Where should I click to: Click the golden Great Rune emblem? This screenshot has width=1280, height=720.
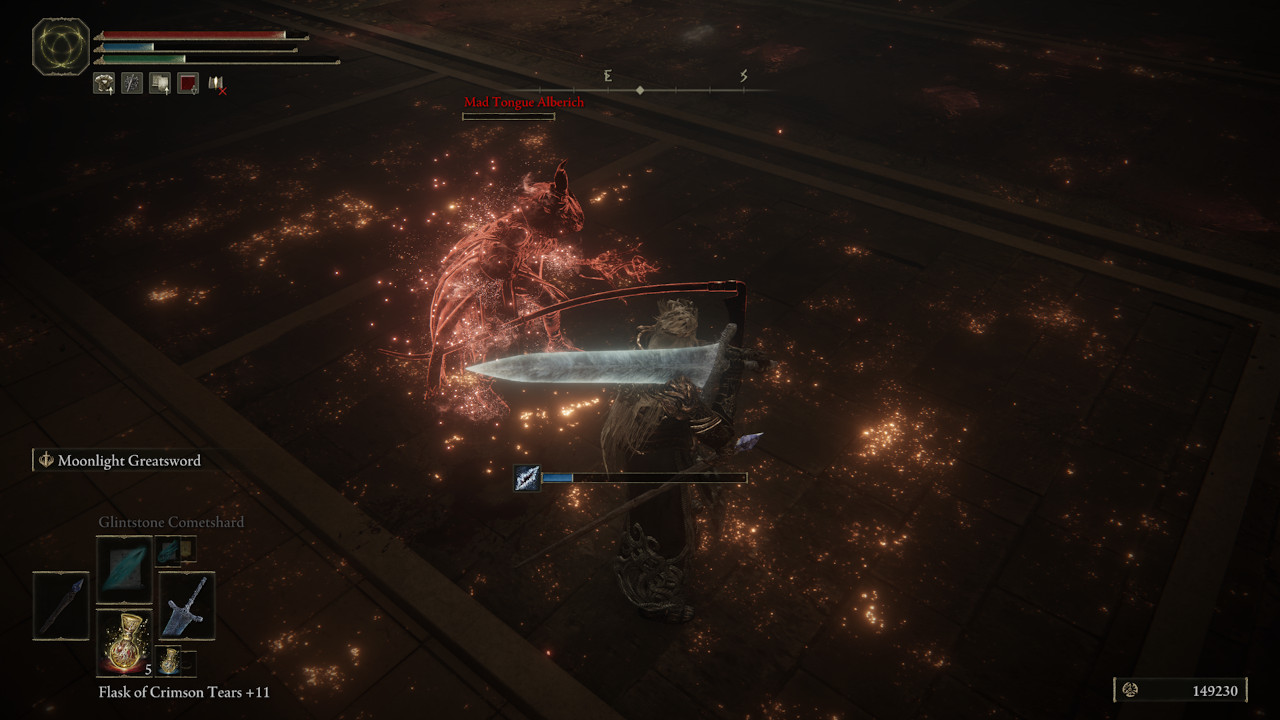tap(61, 47)
